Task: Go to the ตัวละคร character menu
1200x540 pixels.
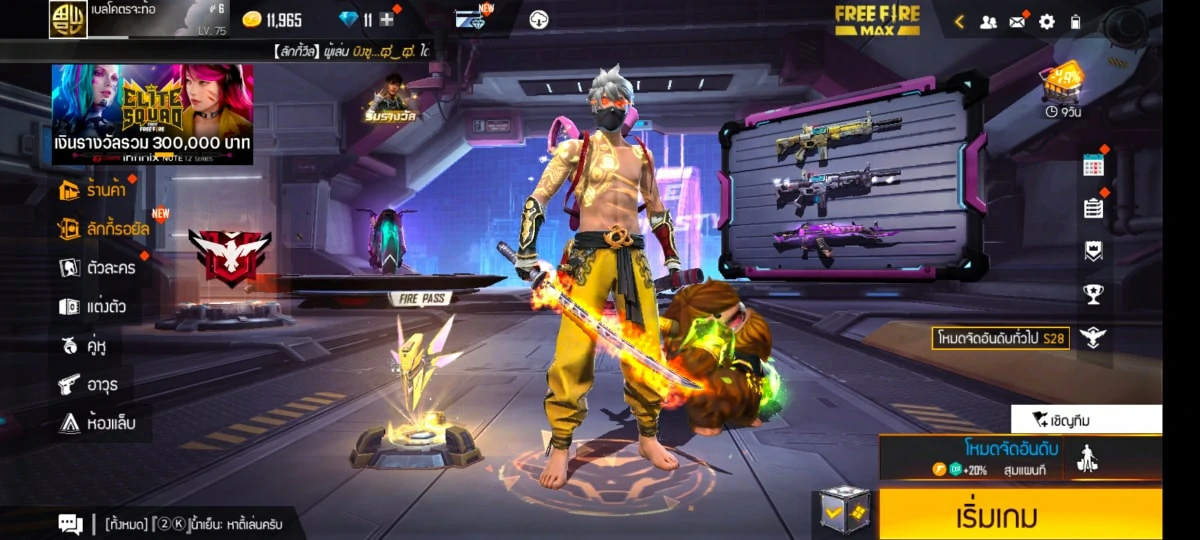Action: (x=98, y=268)
